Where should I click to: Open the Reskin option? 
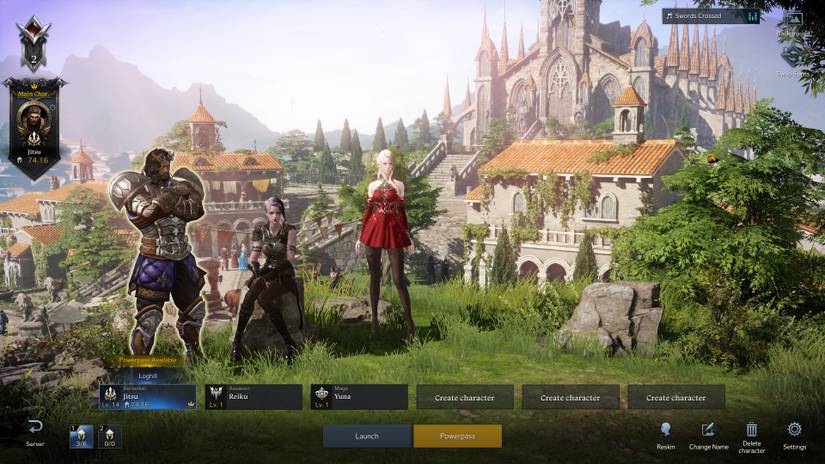point(666,430)
